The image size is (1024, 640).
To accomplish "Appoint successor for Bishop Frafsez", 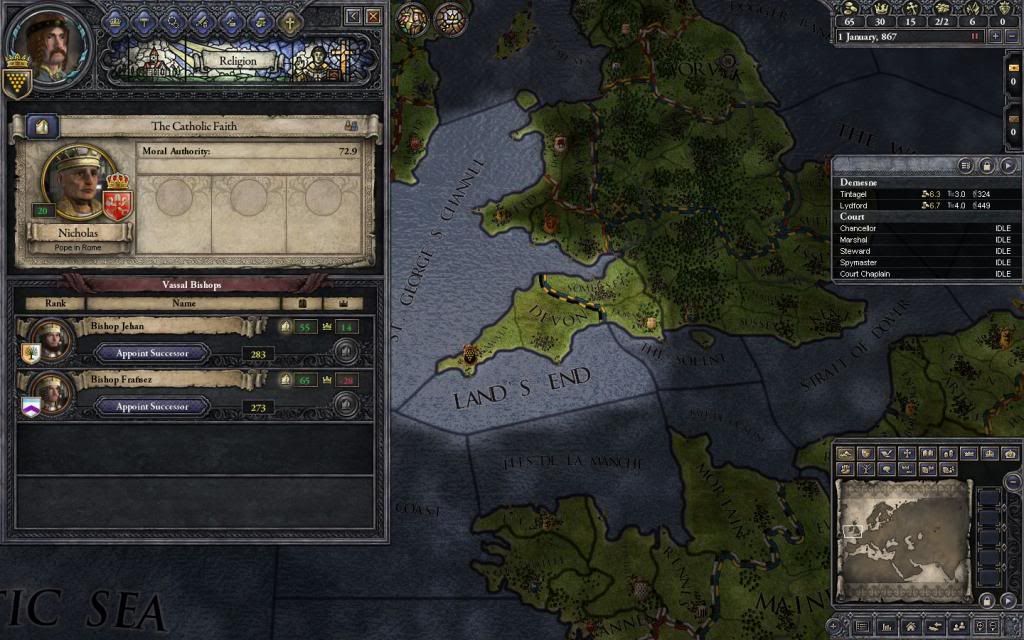I will point(153,407).
